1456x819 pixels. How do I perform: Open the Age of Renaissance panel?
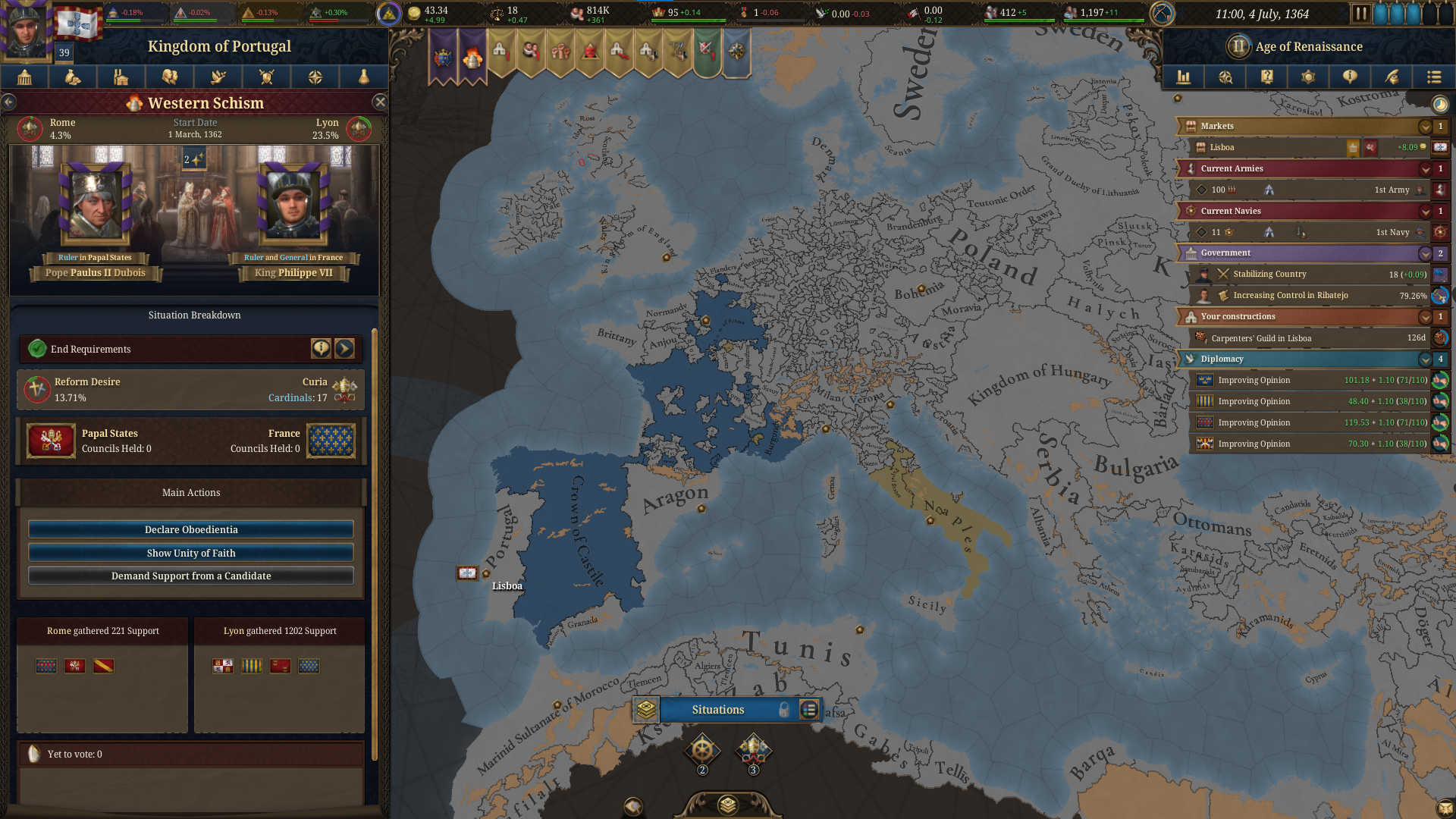point(1308,46)
